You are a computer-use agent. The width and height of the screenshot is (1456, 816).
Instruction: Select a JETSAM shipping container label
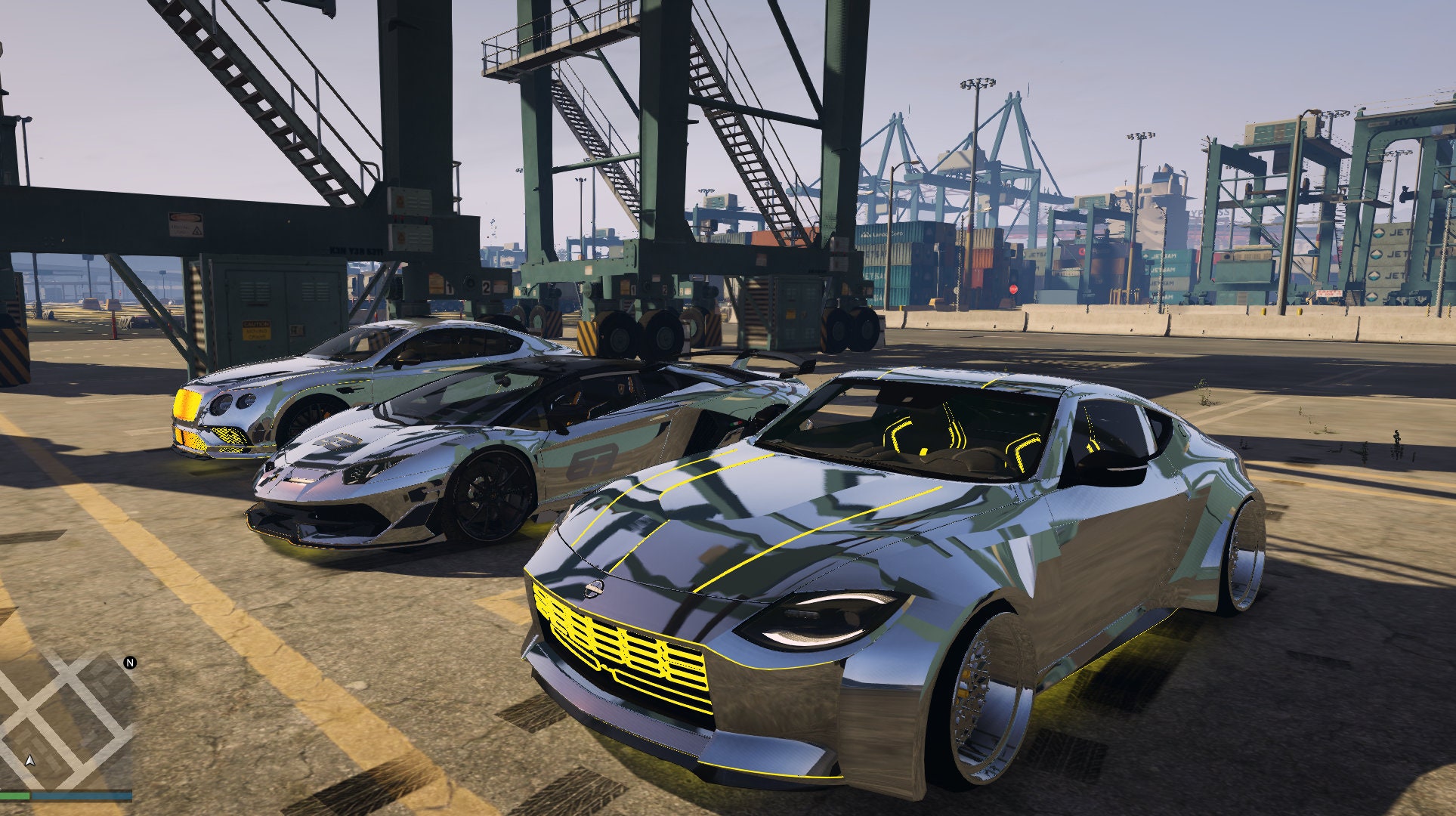(1164, 255)
